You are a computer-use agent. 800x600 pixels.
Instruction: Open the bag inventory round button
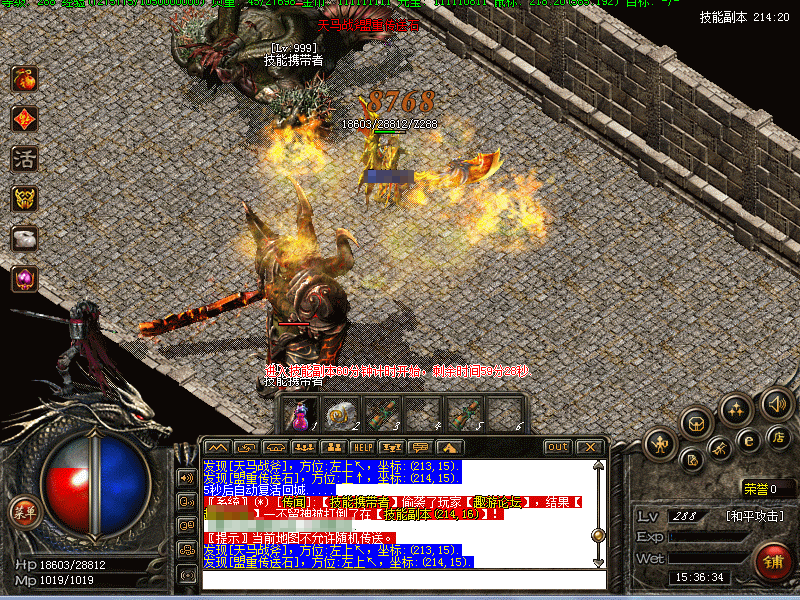pyautogui.click(x=697, y=423)
